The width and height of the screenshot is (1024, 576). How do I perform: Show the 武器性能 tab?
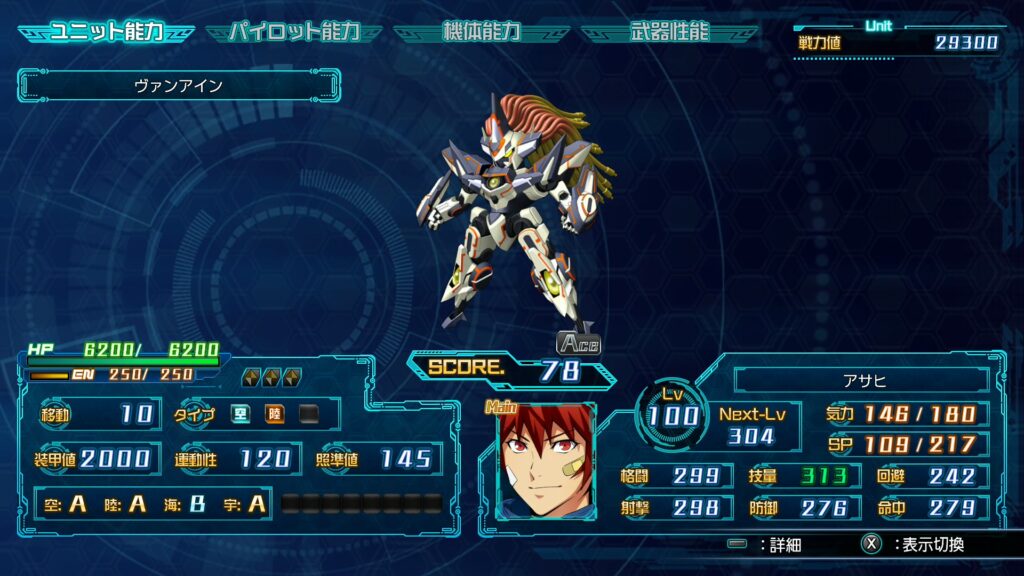670,32
